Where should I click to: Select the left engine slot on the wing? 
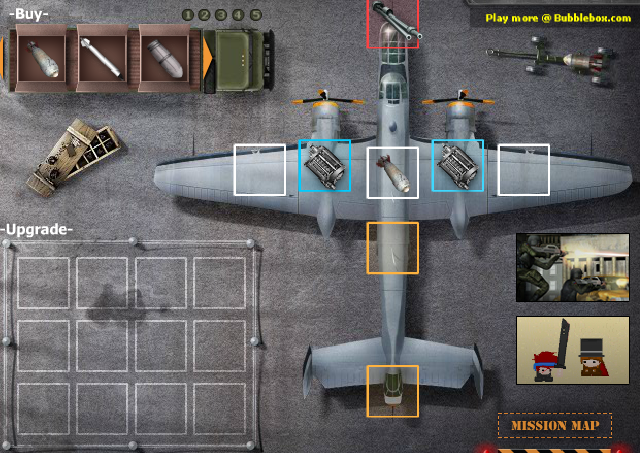(x=325, y=166)
